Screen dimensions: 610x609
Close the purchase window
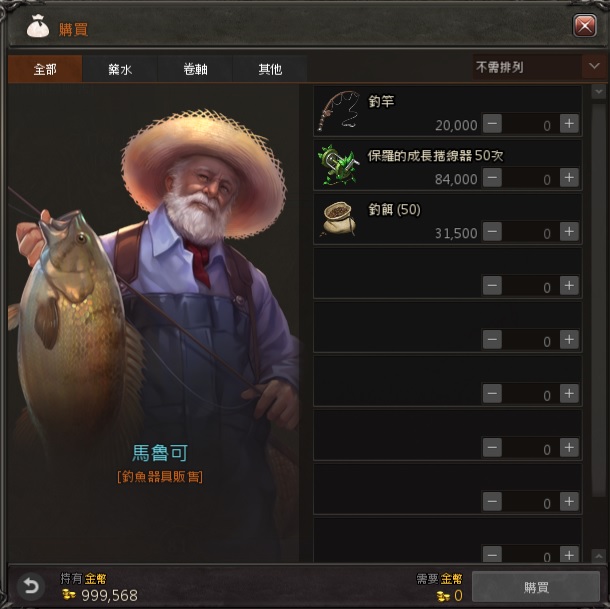click(x=585, y=27)
